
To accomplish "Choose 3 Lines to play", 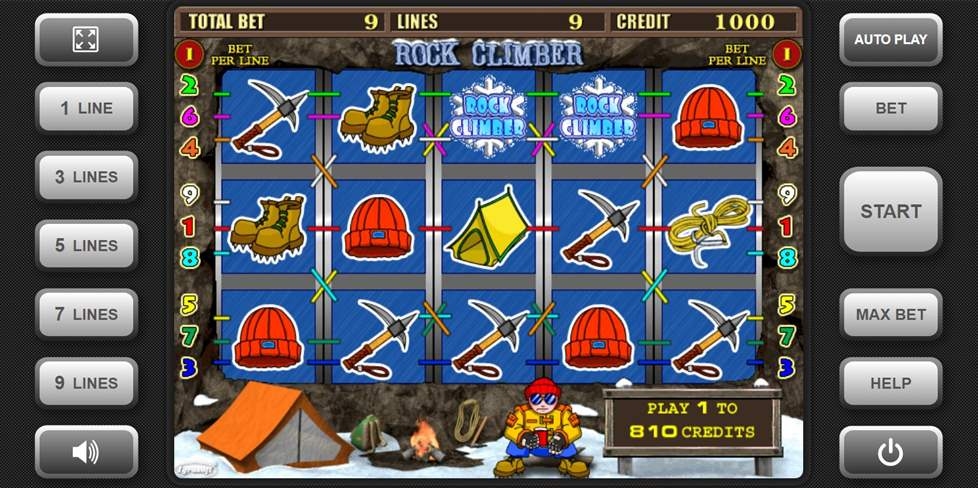I will click(86, 177).
